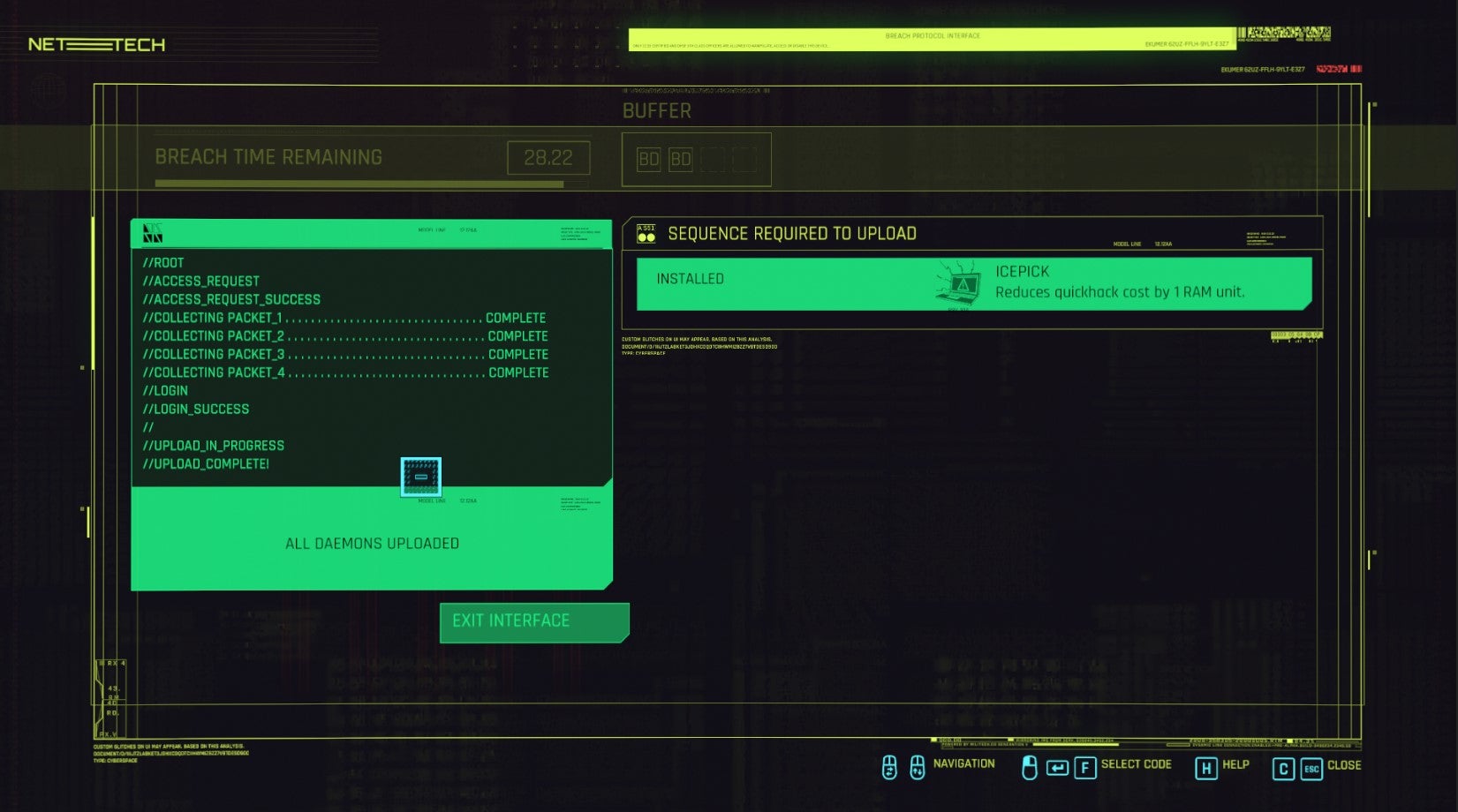The width and height of the screenshot is (1458, 812).
Task: Expand the fourth empty buffer slot
Action: point(744,160)
